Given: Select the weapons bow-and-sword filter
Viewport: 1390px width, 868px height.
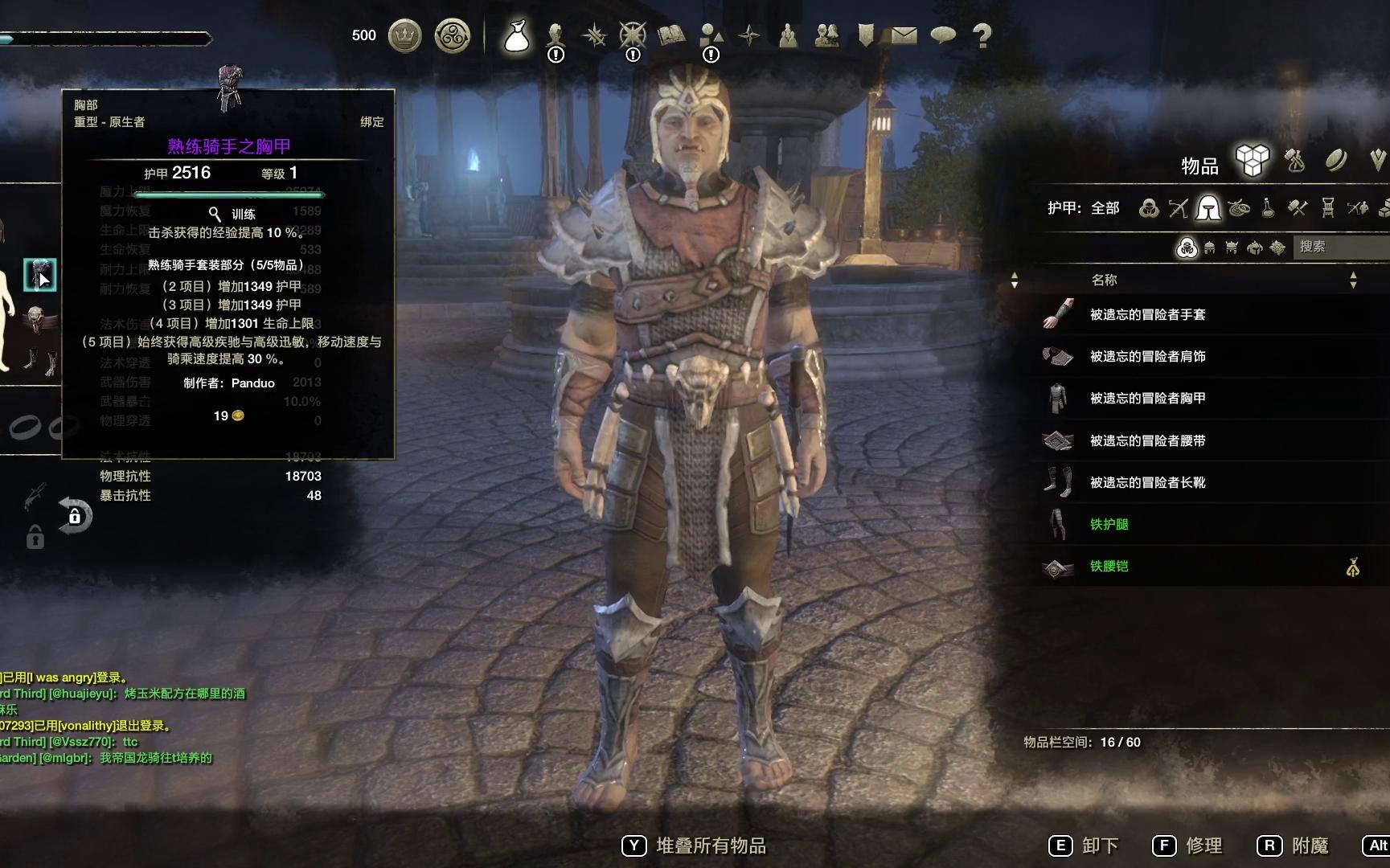Looking at the screenshot, I should [1178, 208].
